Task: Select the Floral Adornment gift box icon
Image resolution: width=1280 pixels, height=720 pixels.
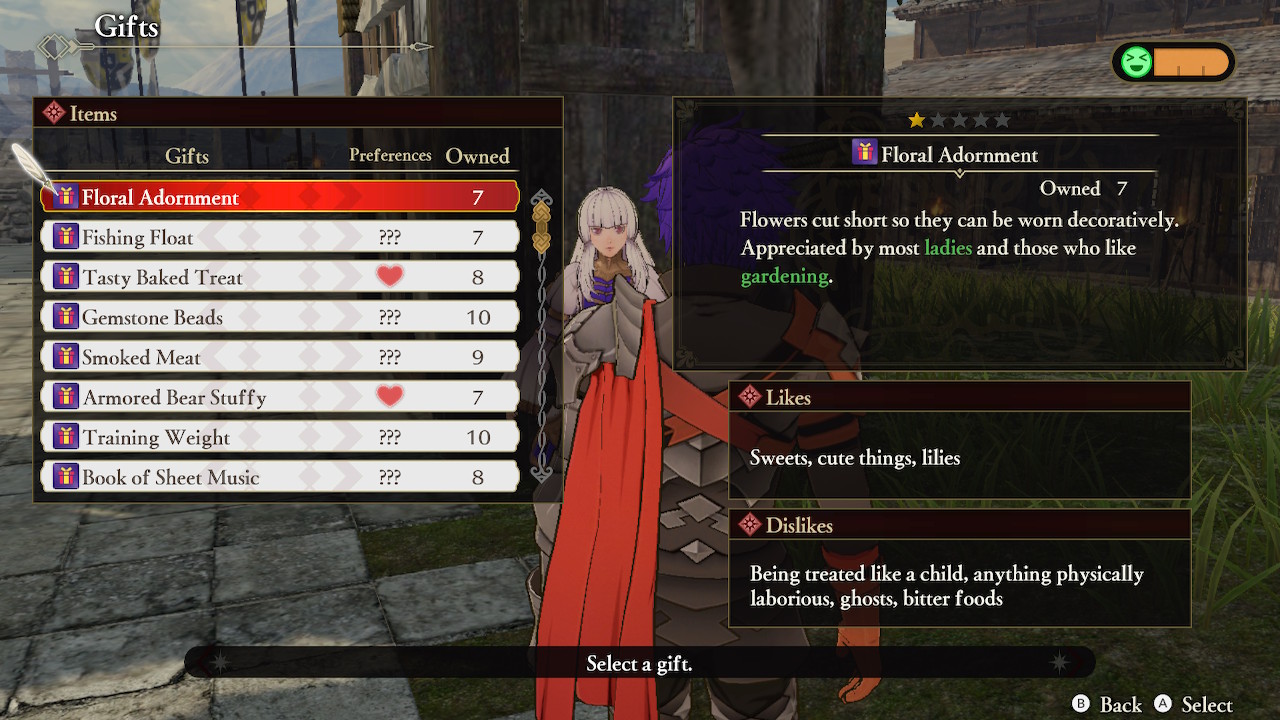Action: (67, 196)
